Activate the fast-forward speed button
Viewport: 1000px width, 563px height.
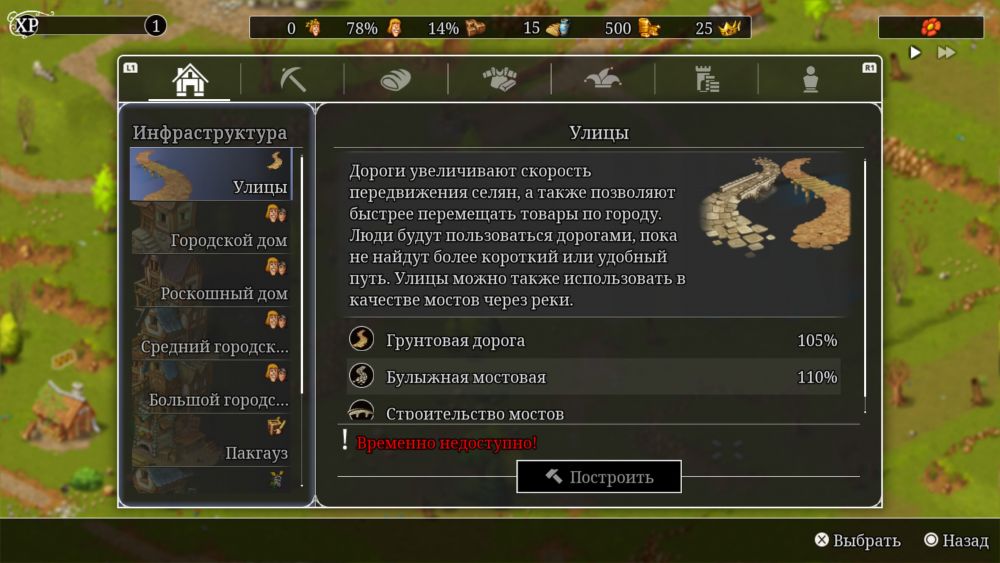point(945,52)
